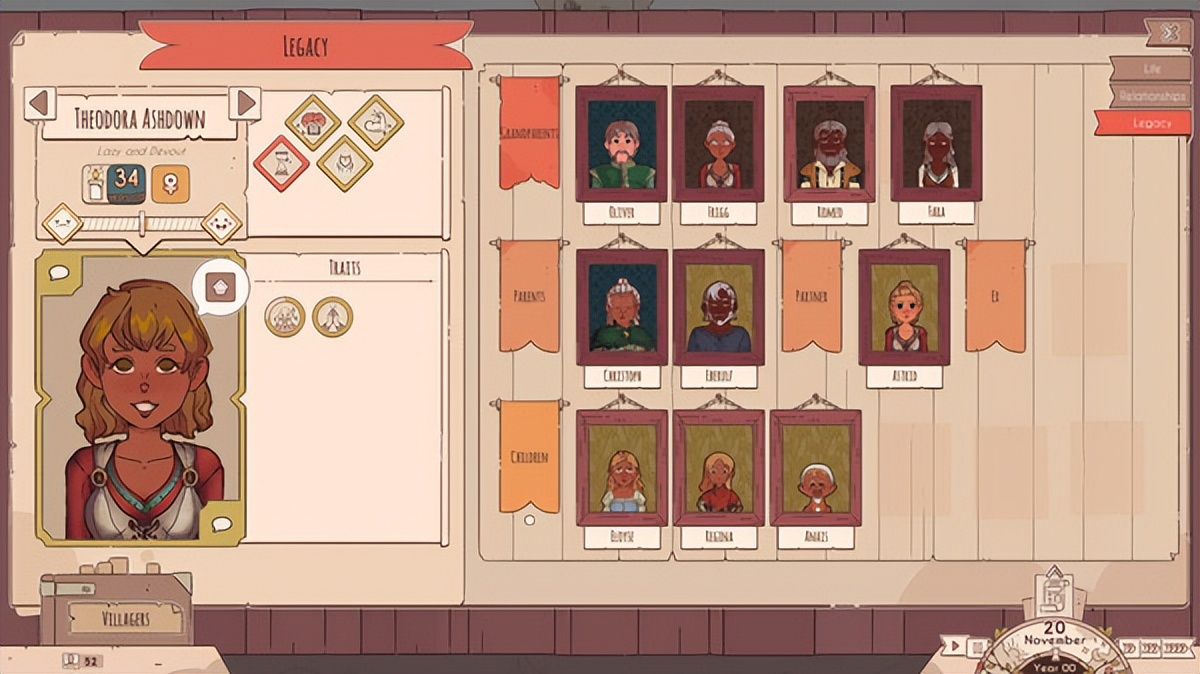Click the play time button
This screenshot has height=674, width=1200.
tap(957, 647)
